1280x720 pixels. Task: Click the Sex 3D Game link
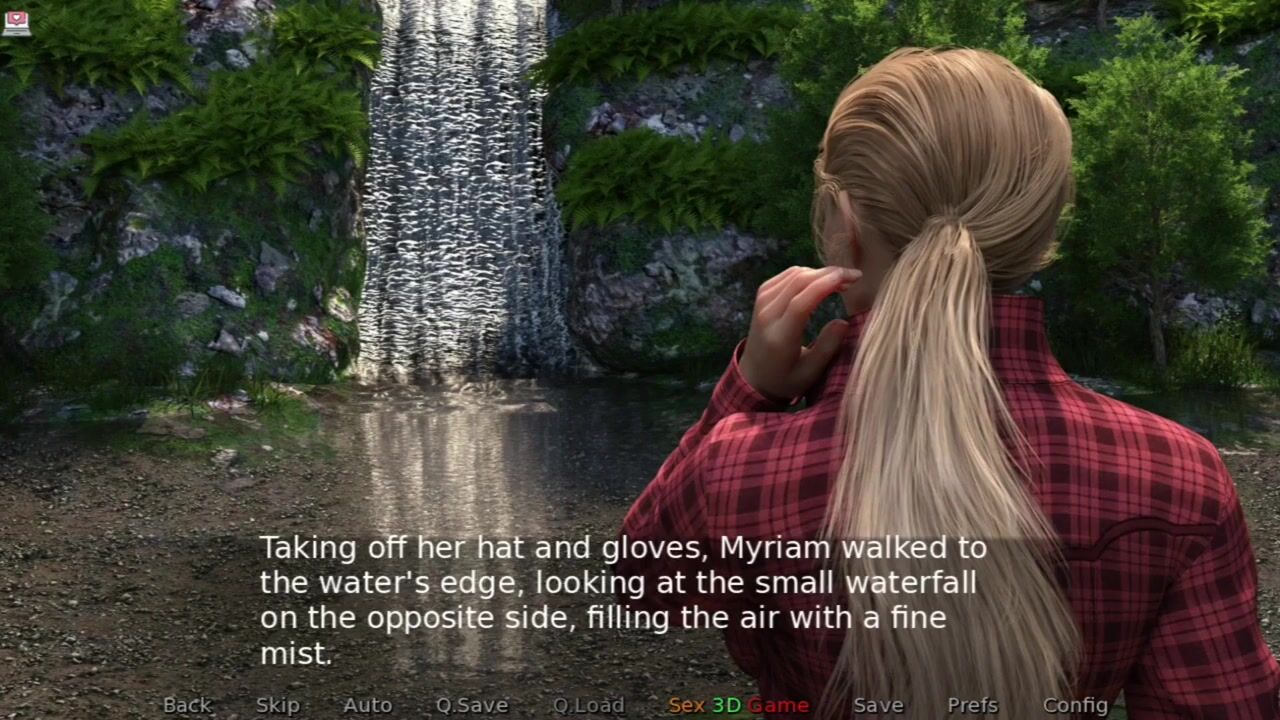[x=738, y=705]
